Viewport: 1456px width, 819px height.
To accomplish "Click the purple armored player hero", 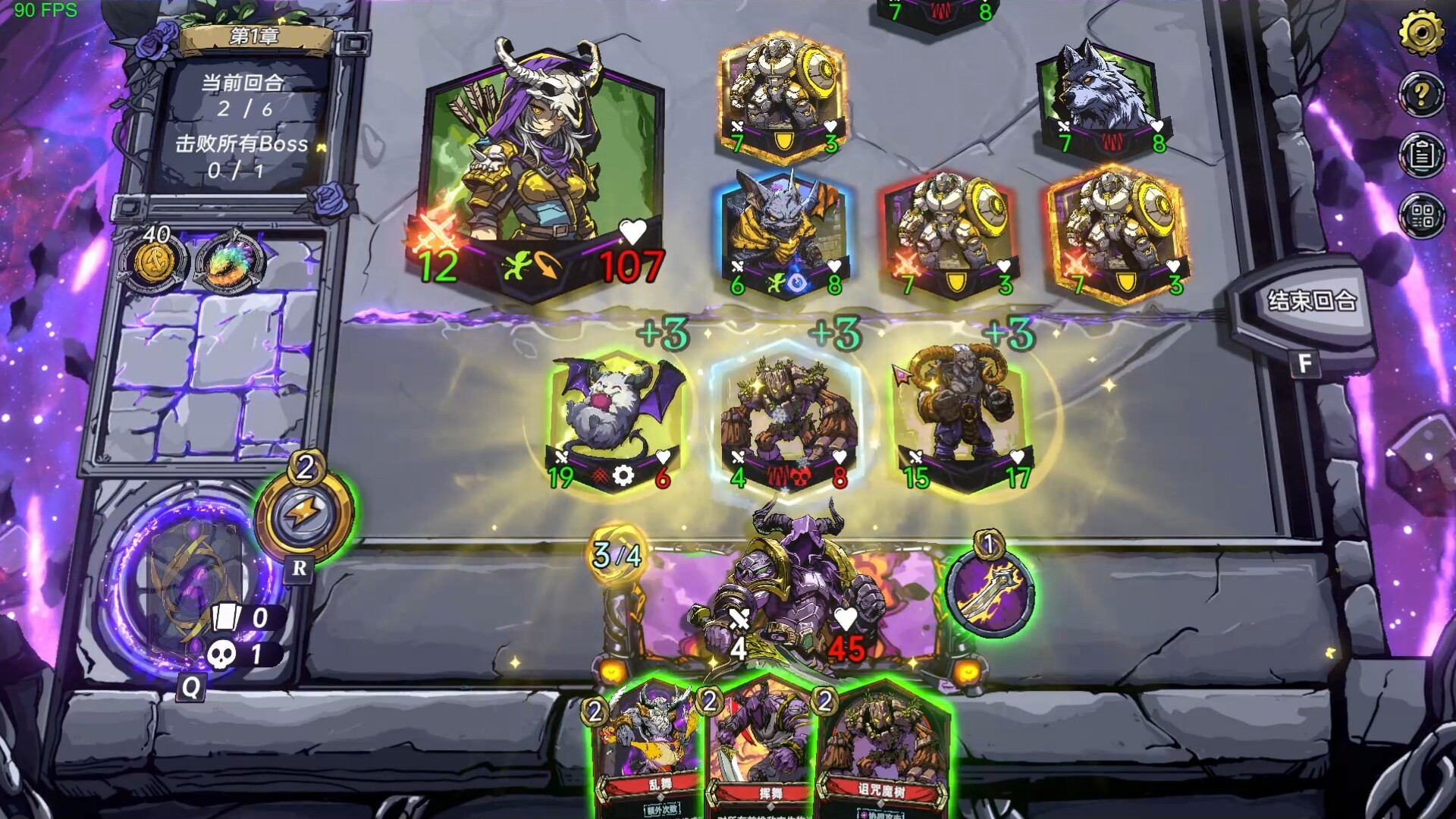I will [789, 591].
